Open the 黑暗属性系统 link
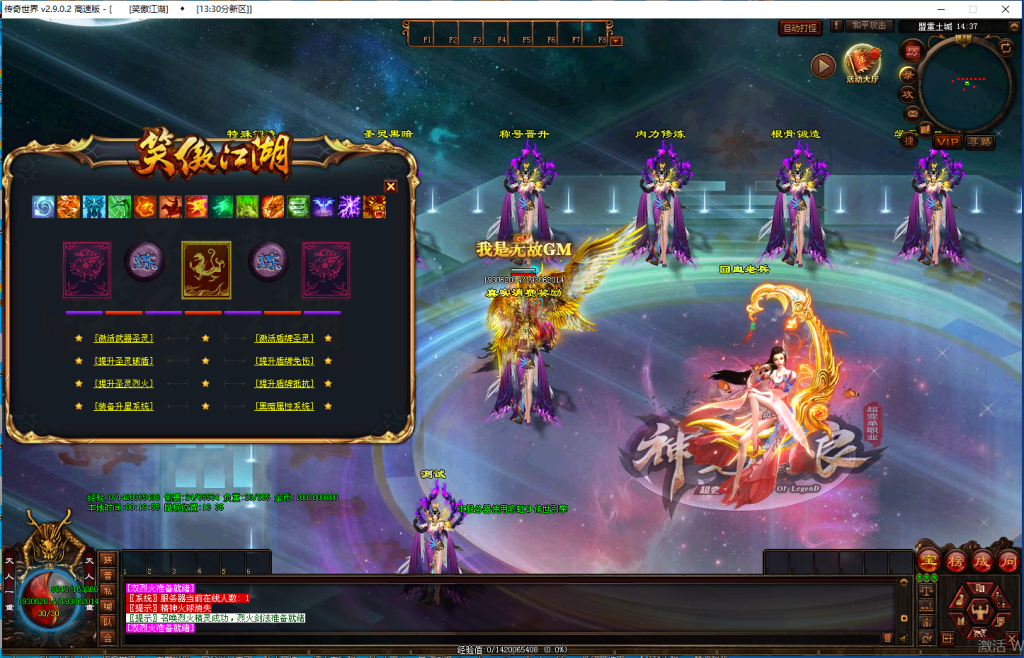 (285, 407)
